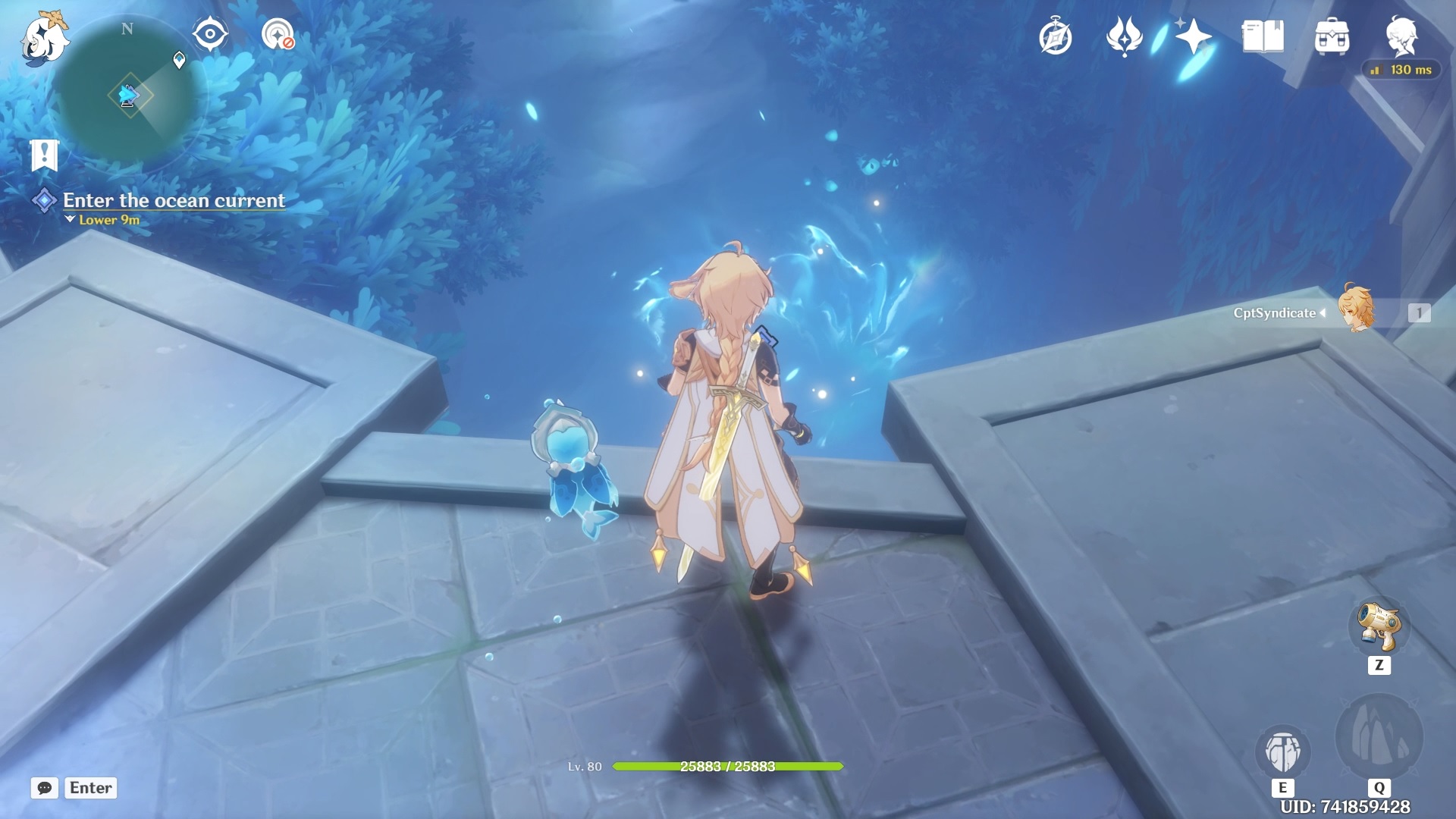Viewport: 1456px width, 819px height.
Task: Open the adventure compass icon
Action: pyautogui.click(x=1055, y=37)
